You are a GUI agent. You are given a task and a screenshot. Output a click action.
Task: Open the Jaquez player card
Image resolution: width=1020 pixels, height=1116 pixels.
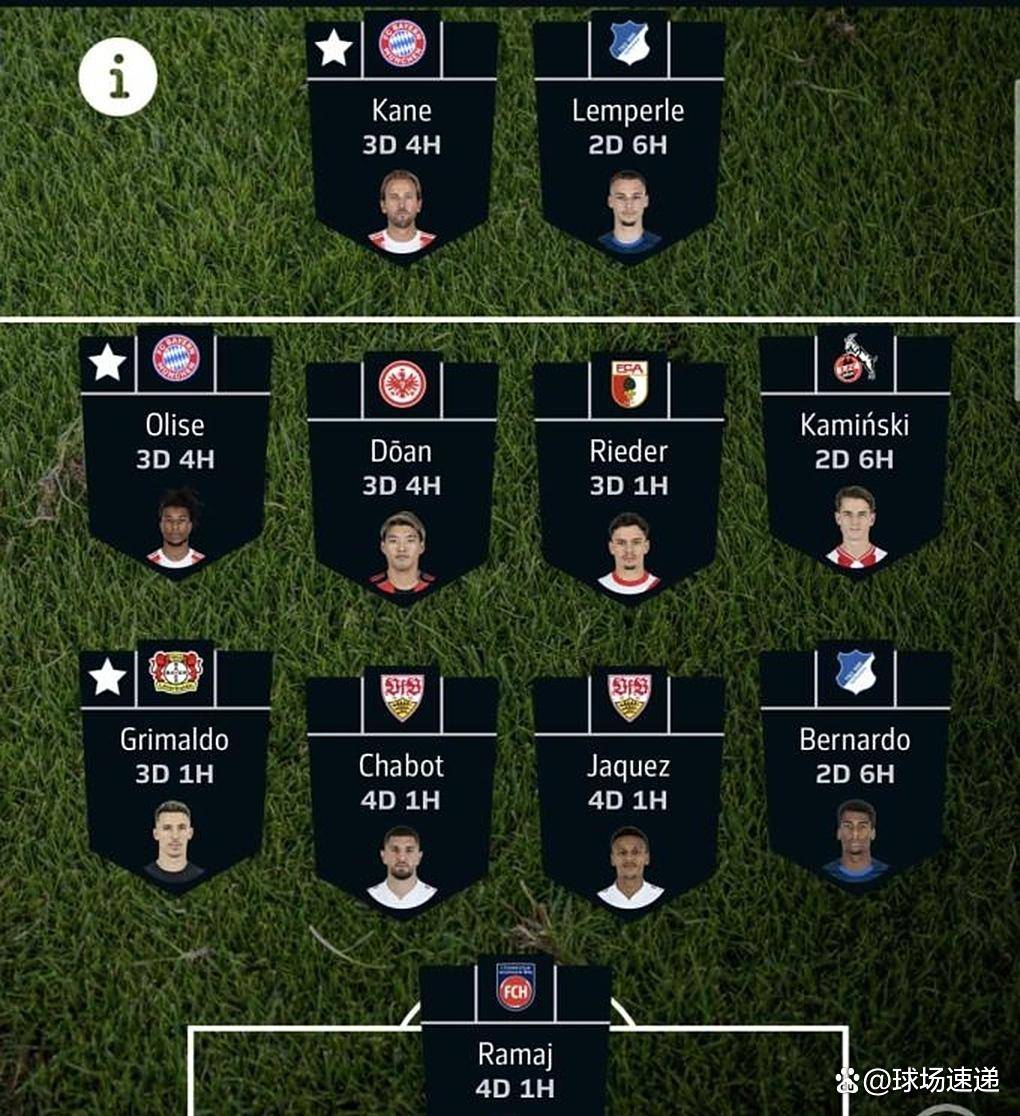629,795
